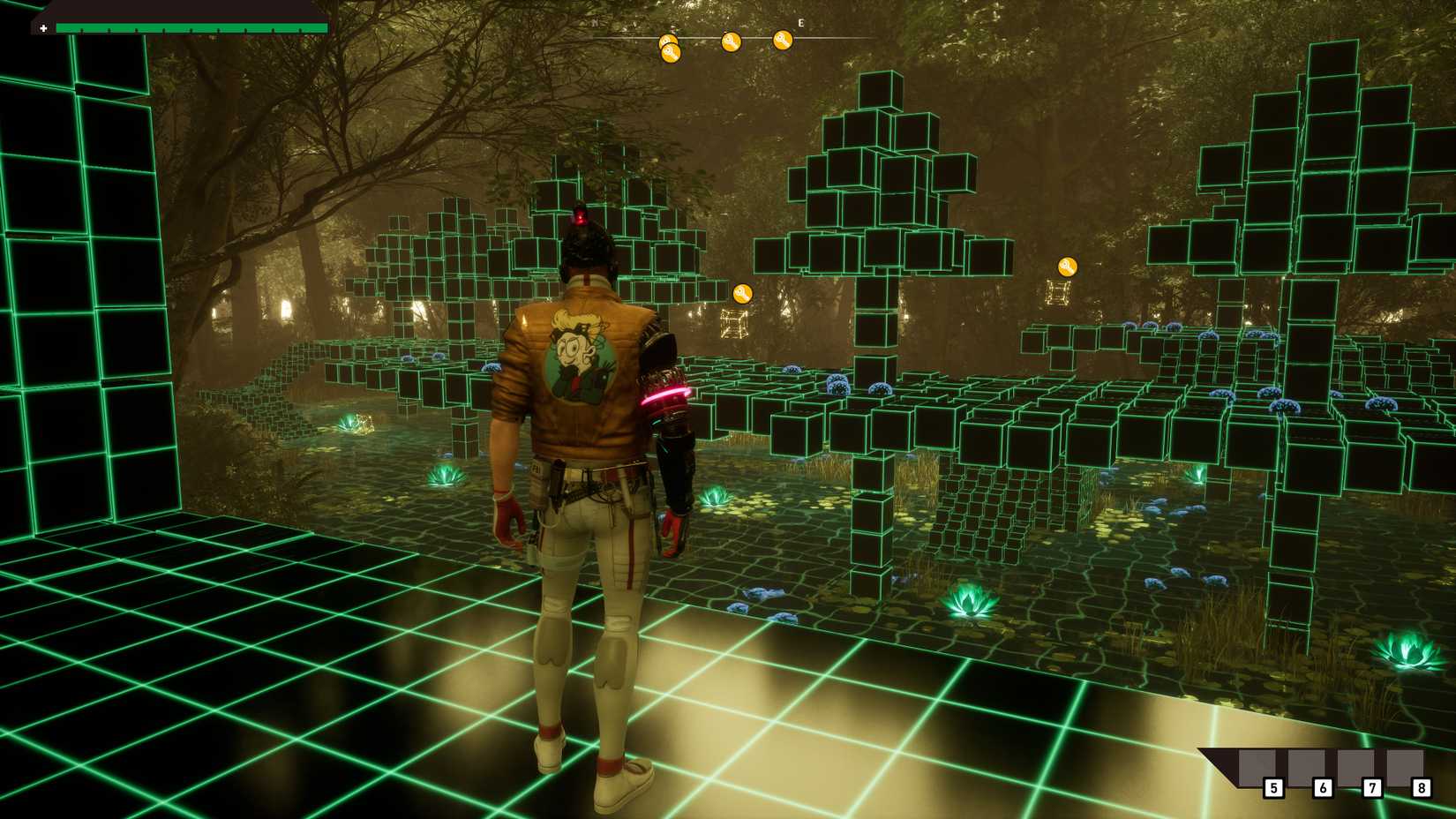Click the key marker beneath the compass E label
Viewport: 1456px width, 819px height.
pyautogui.click(x=782, y=41)
